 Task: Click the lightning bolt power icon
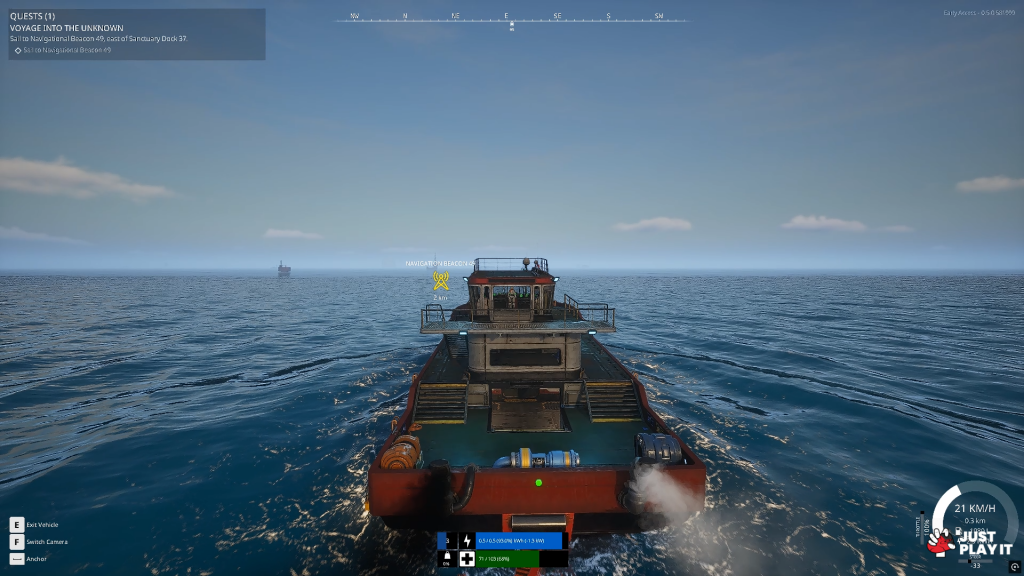click(x=466, y=541)
